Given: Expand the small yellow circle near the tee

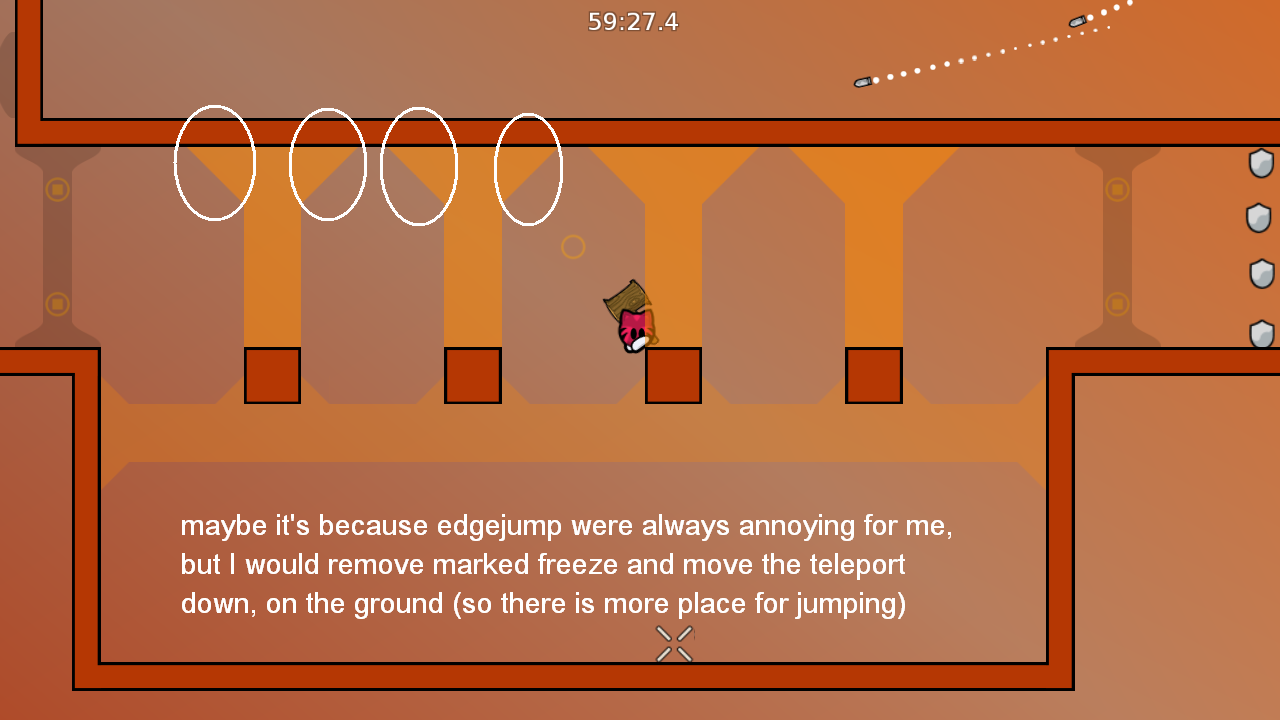Looking at the screenshot, I should click(573, 246).
